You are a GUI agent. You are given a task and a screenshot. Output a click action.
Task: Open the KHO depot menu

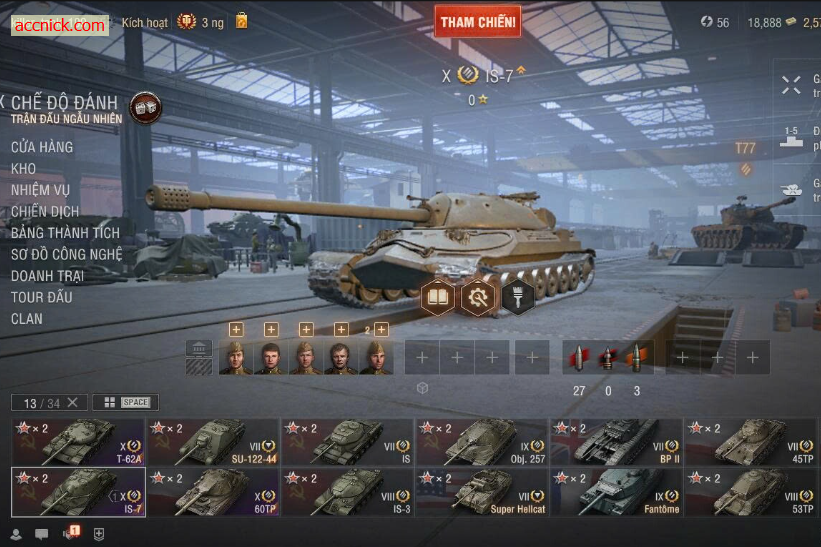(x=23, y=168)
